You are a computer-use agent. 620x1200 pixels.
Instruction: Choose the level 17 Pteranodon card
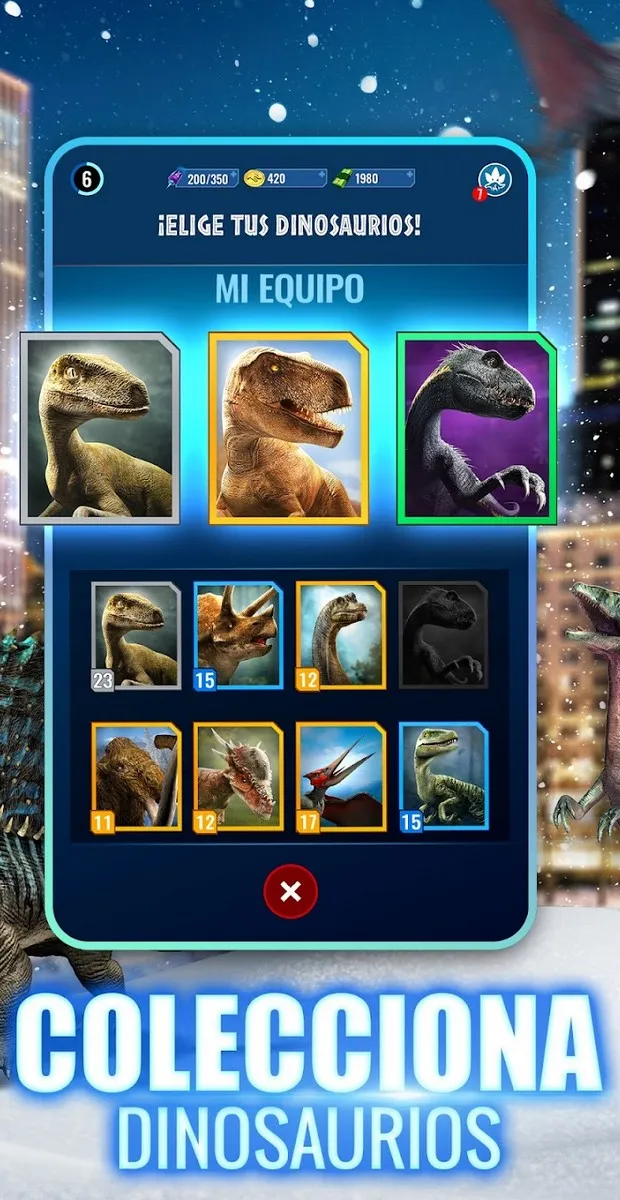pos(340,777)
